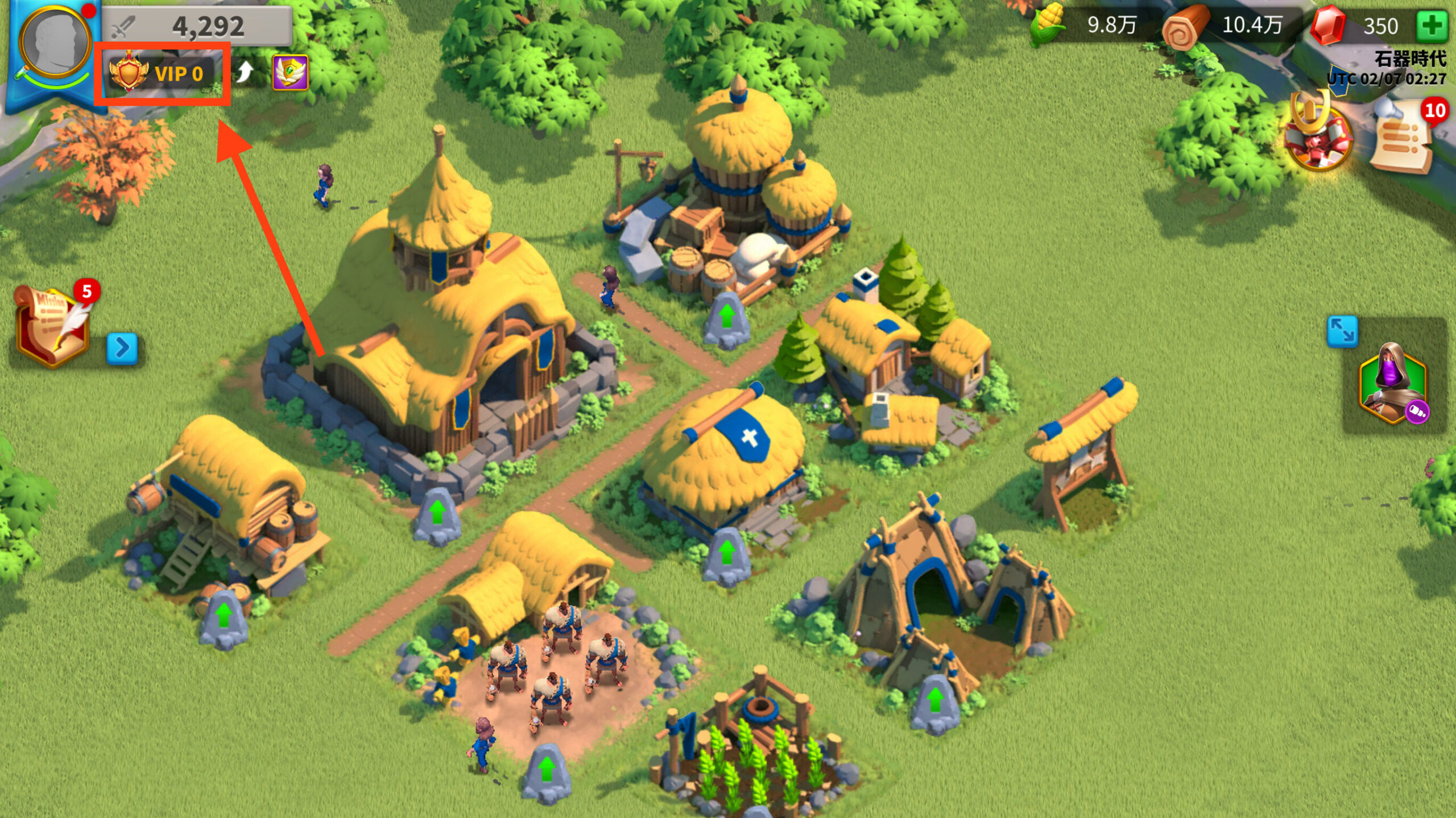Open the purple winged shield icon

tap(290, 73)
